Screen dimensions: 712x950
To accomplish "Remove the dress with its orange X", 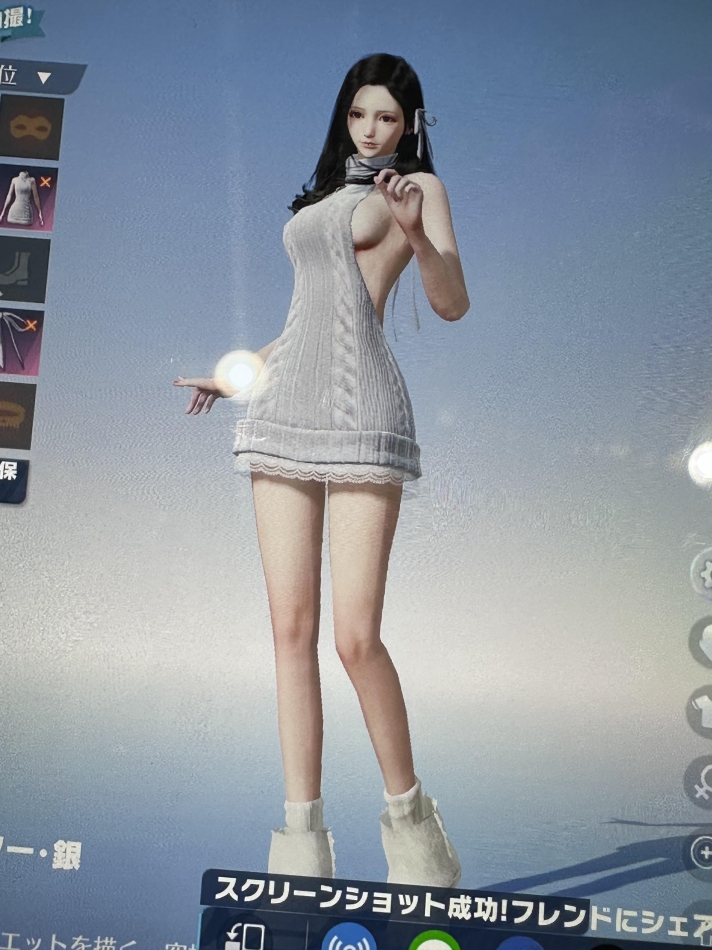I will (x=47, y=181).
